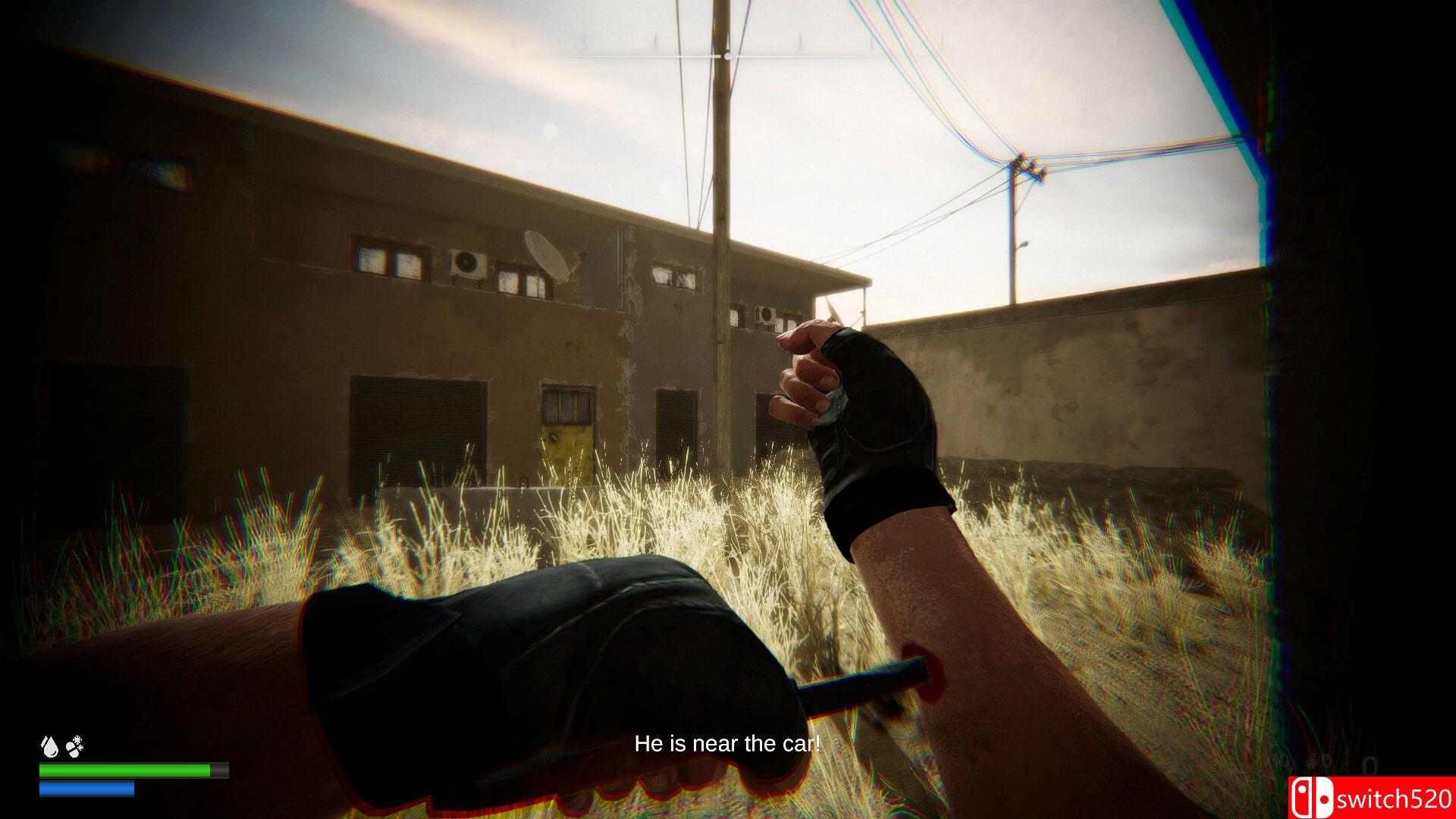Click the subtitle 'He is near the car!'

[726, 744]
